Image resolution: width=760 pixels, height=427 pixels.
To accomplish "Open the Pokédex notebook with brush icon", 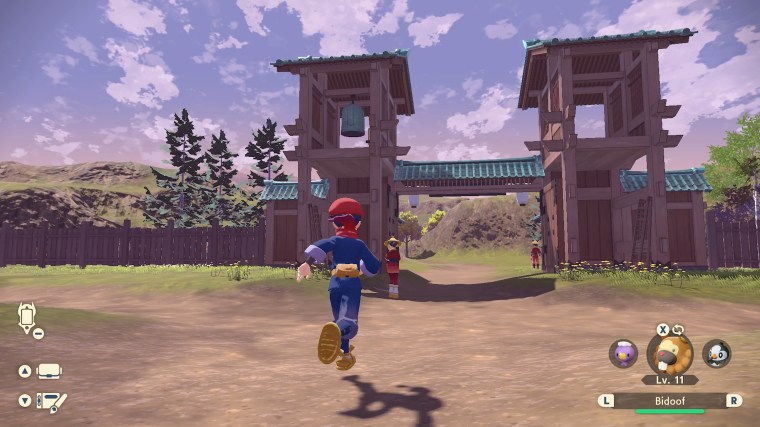I will pyautogui.click(x=51, y=402).
